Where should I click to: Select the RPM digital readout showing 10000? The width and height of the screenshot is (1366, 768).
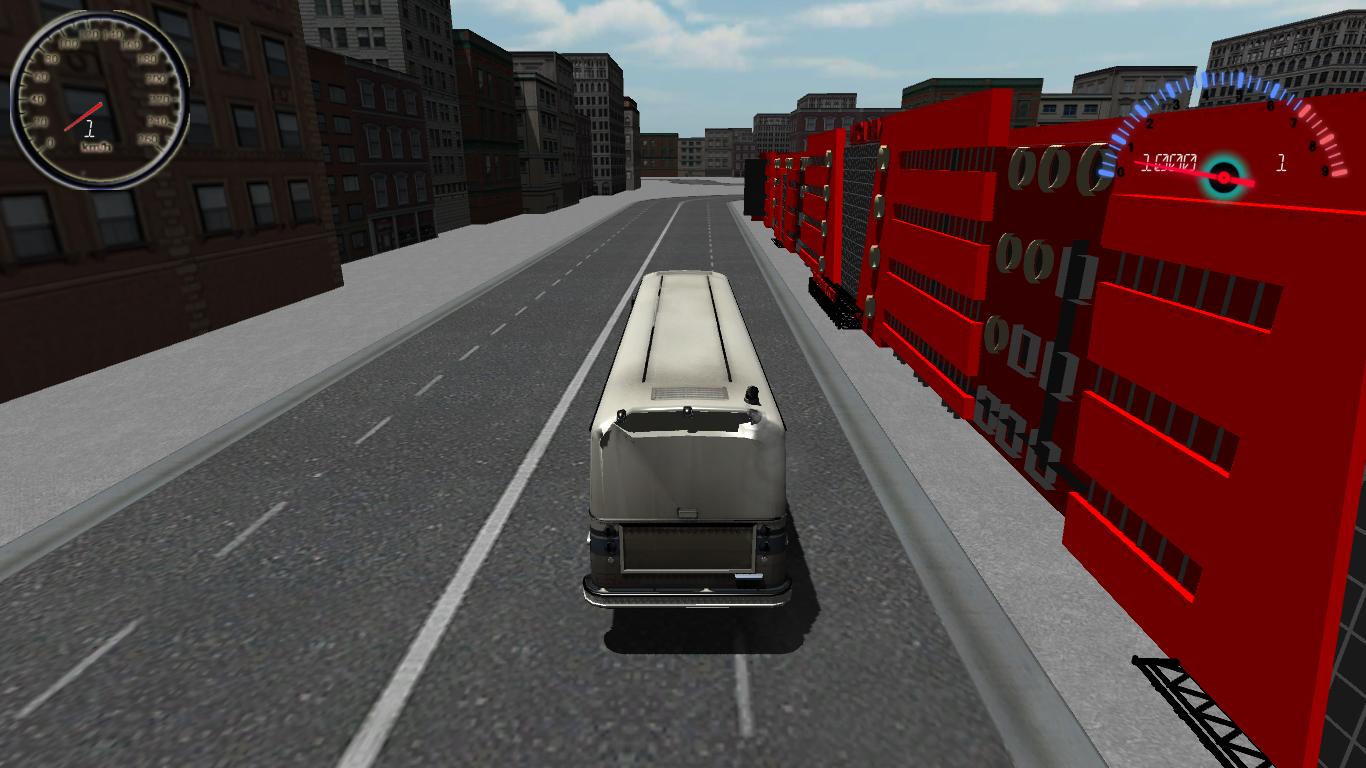click(1170, 161)
